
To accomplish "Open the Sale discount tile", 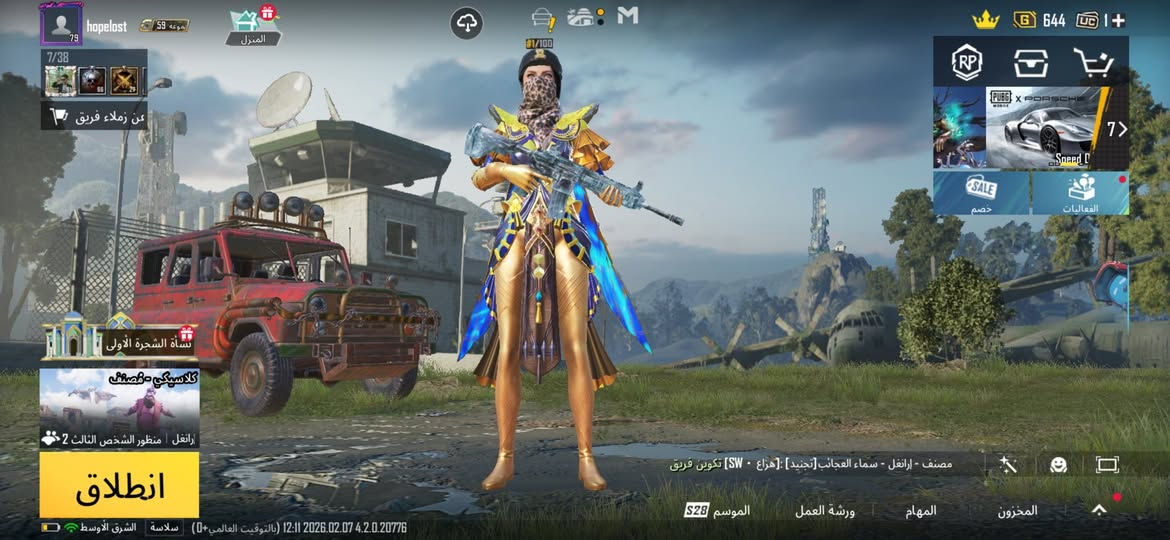I will point(981,192).
